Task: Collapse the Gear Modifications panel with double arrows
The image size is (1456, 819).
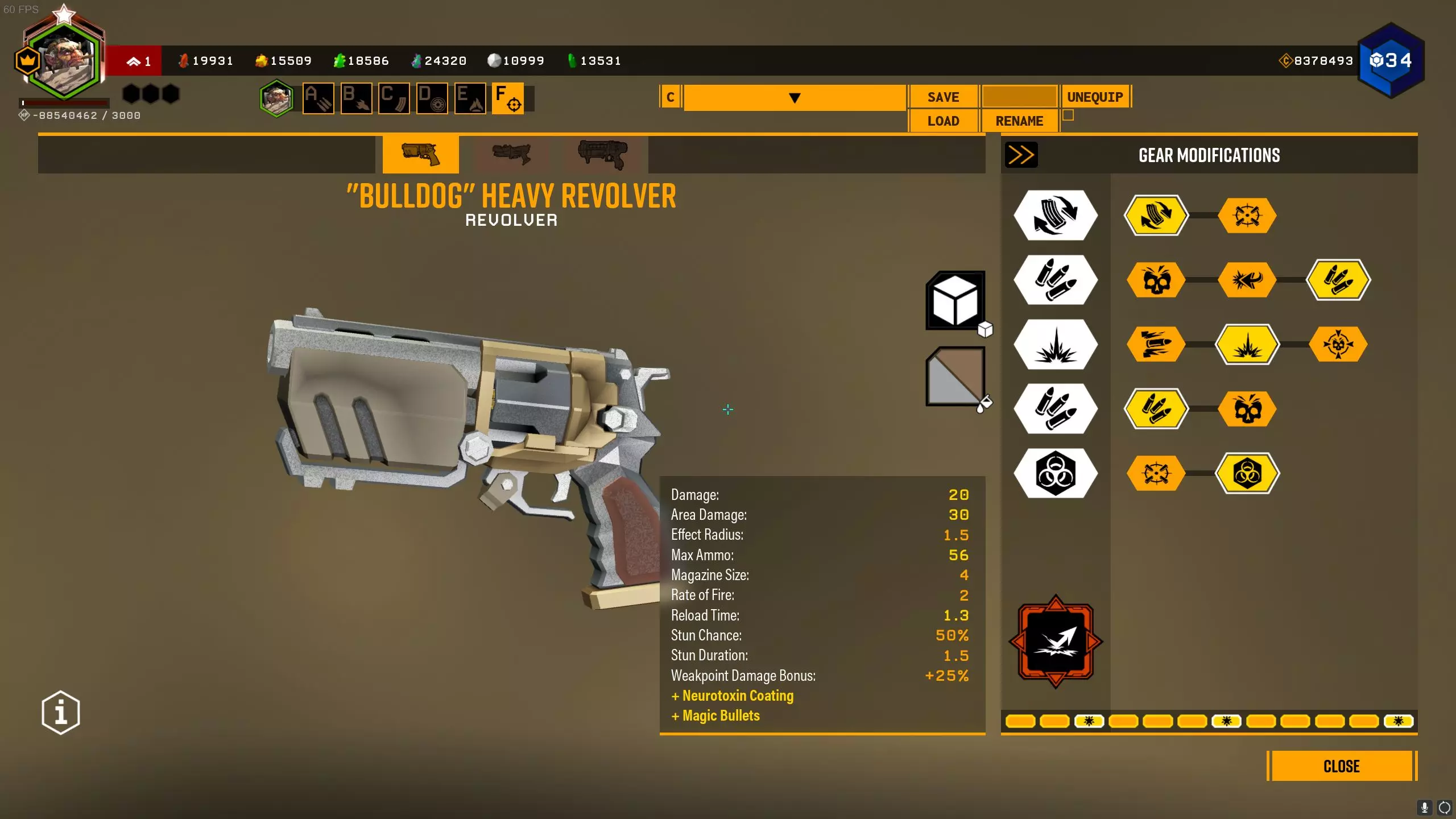Action: point(1021,155)
